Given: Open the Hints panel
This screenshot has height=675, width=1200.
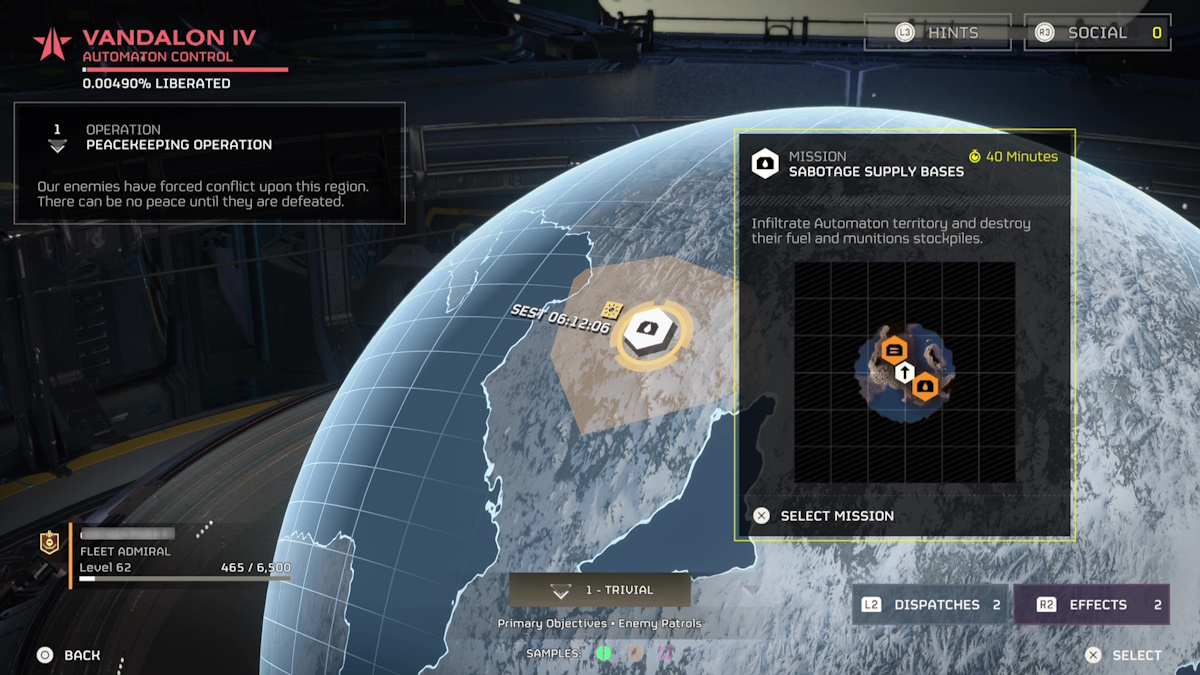Looking at the screenshot, I should click(937, 33).
